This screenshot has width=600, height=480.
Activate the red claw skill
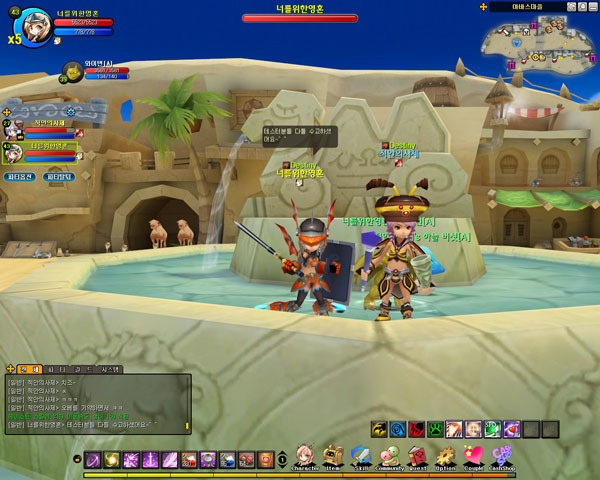(418, 429)
